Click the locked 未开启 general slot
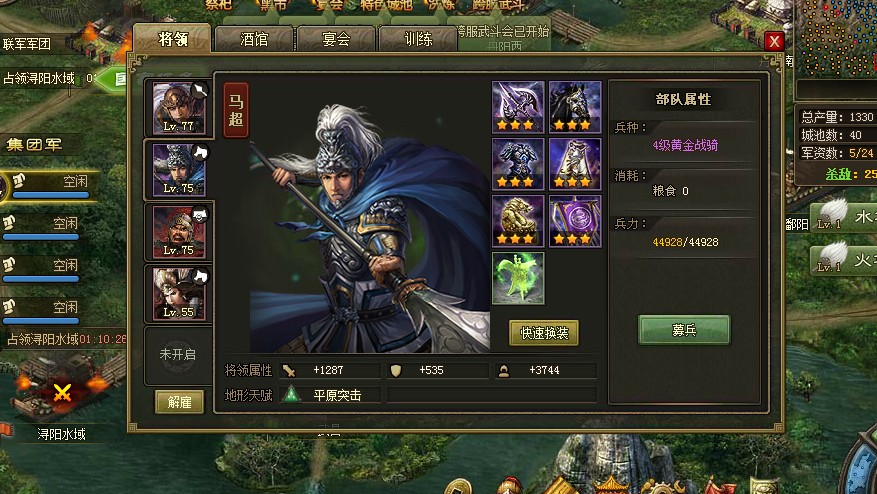Viewport: 877px width, 494px height. click(x=178, y=354)
